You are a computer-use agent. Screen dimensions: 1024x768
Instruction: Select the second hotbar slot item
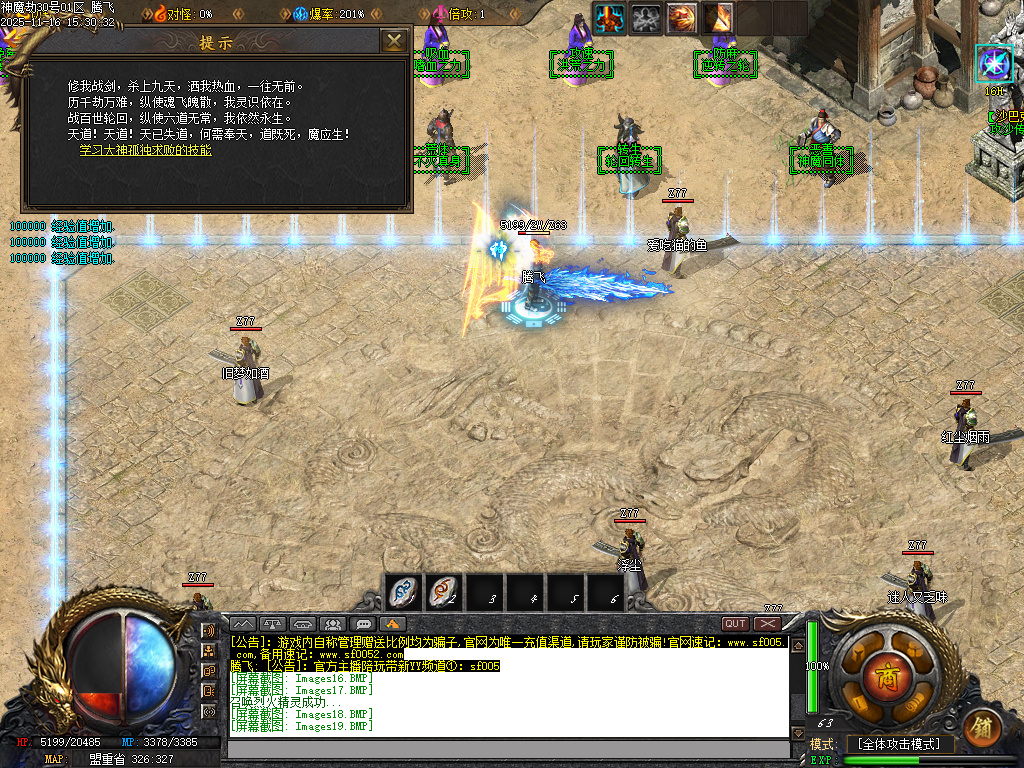click(444, 593)
